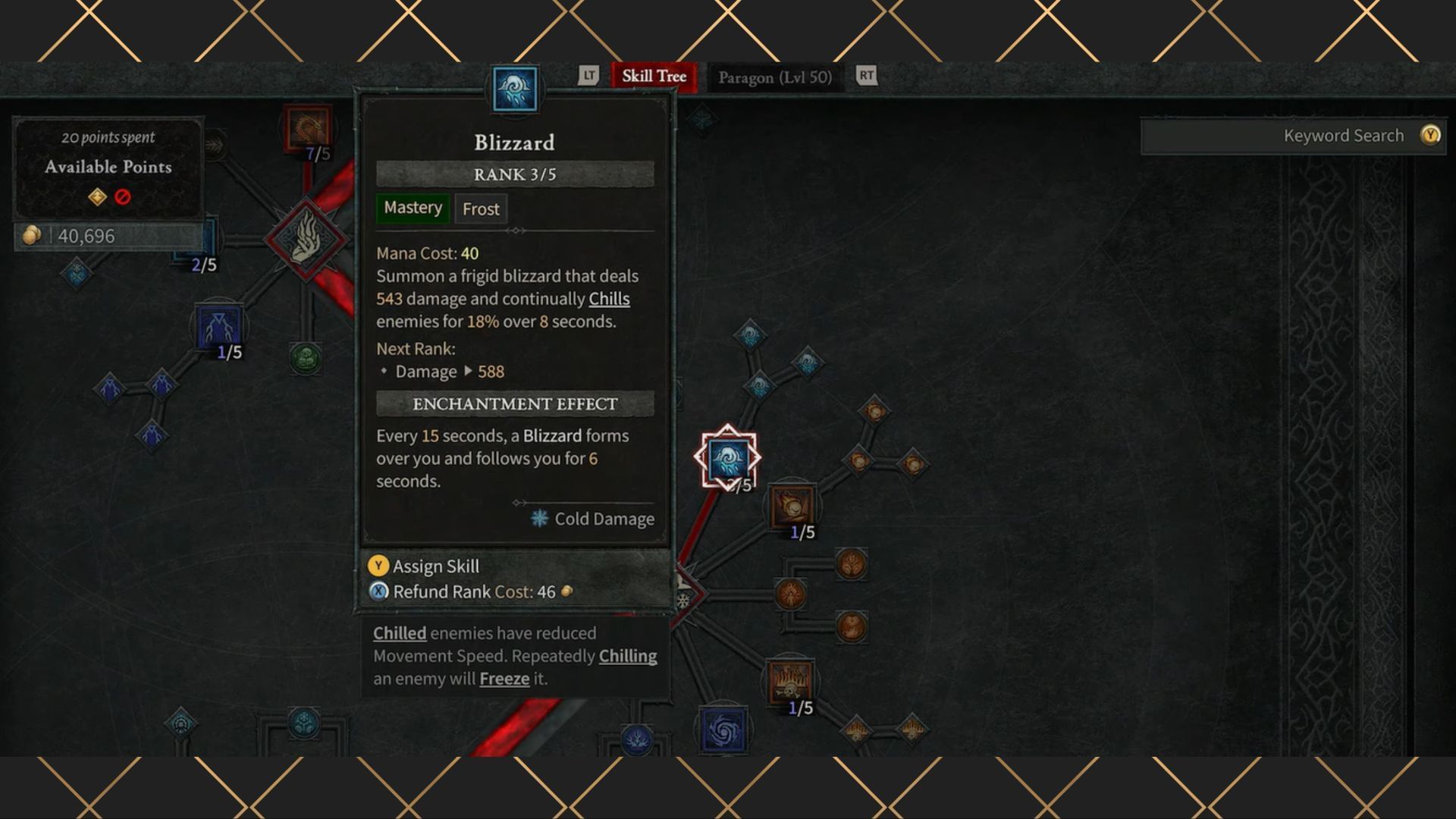Select the Skill Tree tab

point(653,77)
